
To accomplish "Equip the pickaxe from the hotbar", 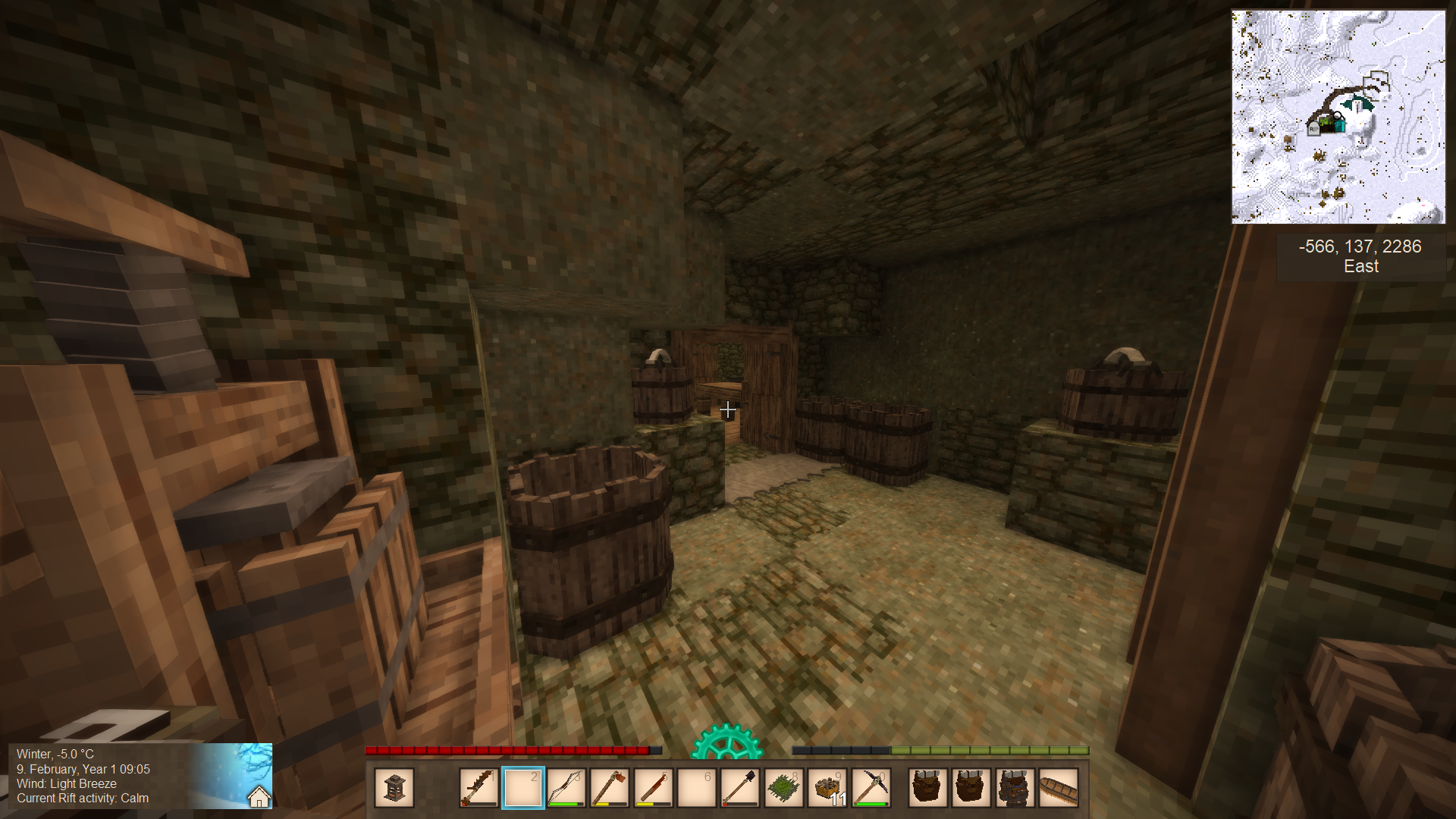I will pos(871,788).
